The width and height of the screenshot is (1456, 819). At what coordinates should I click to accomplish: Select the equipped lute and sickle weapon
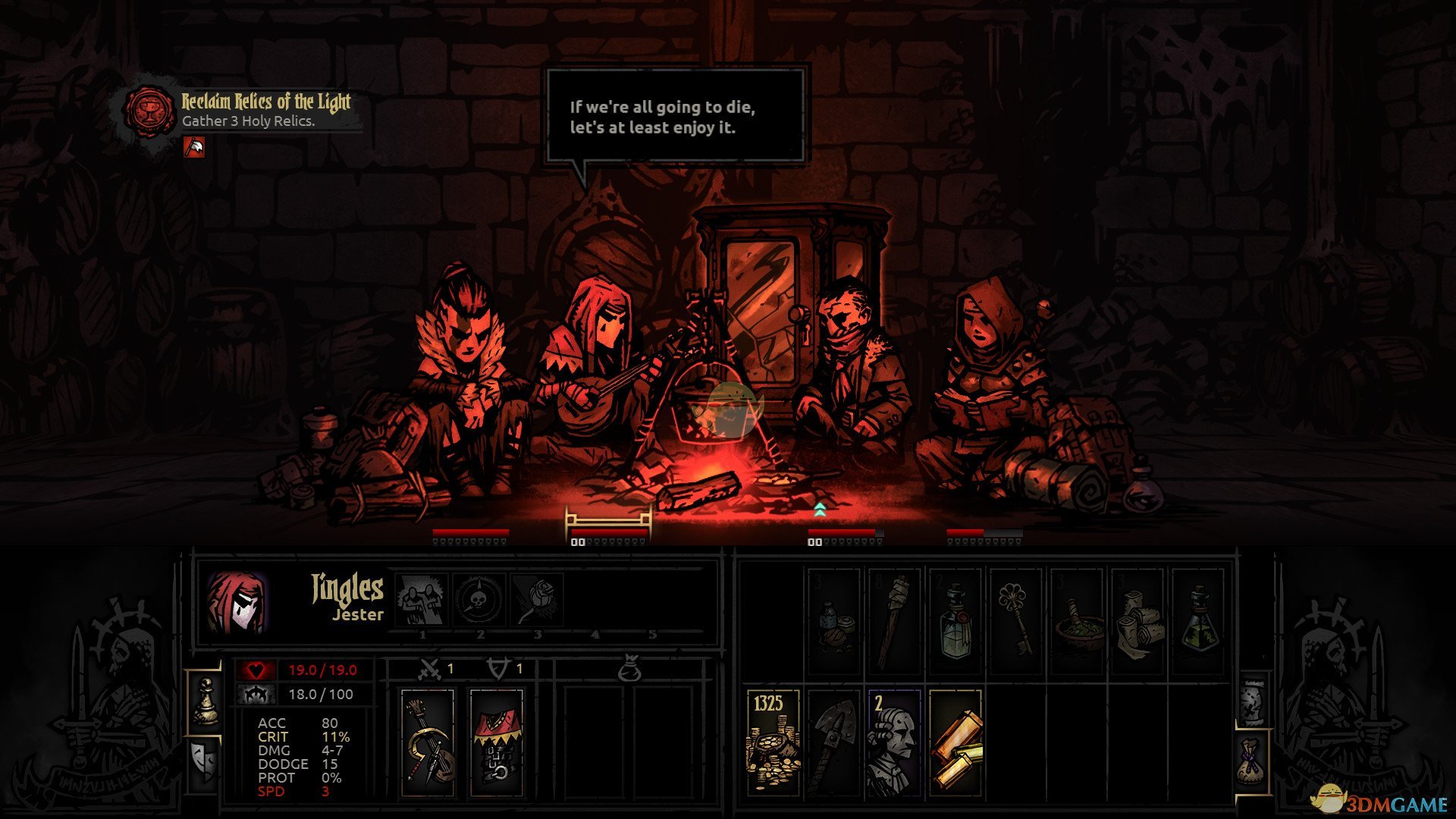tap(428, 743)
